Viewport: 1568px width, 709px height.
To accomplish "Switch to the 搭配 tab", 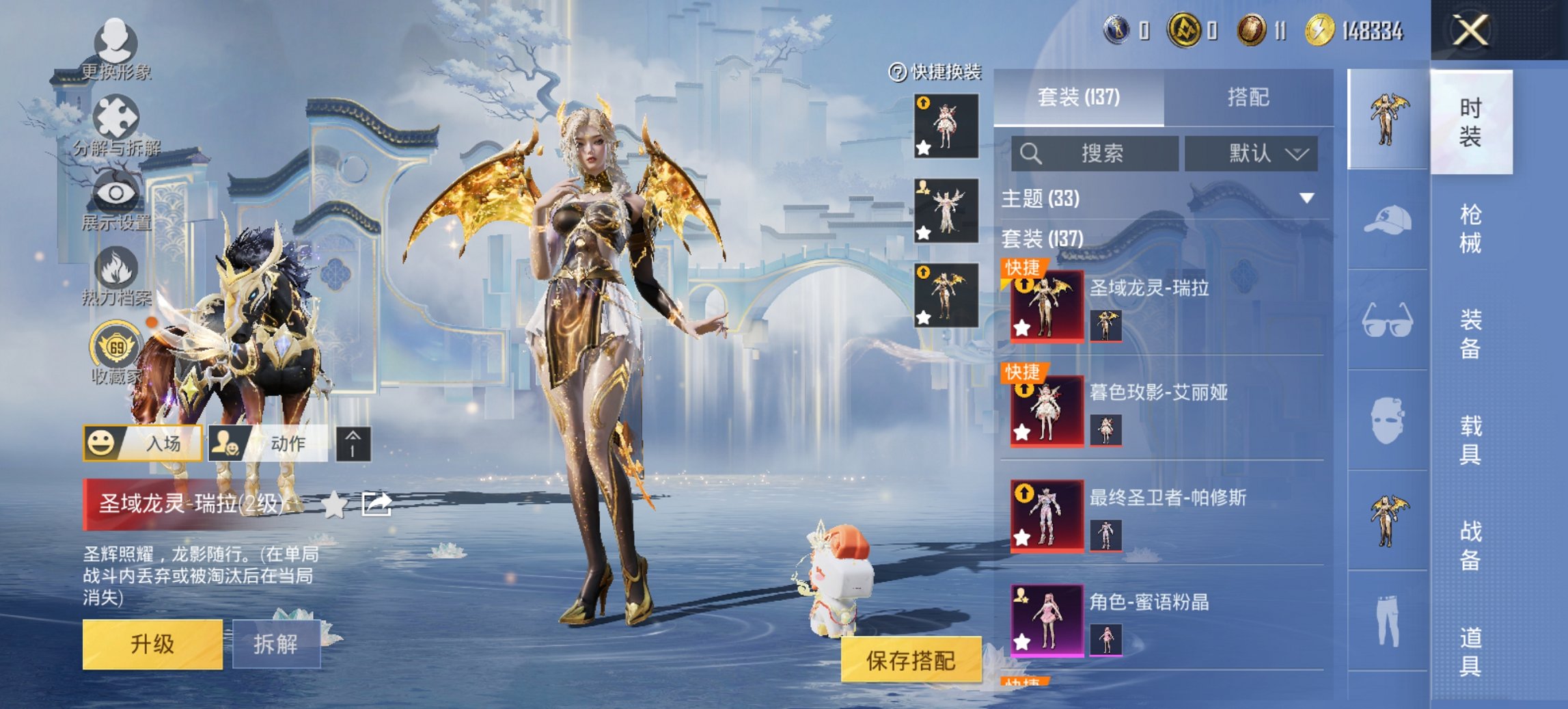I will 1248,97.
